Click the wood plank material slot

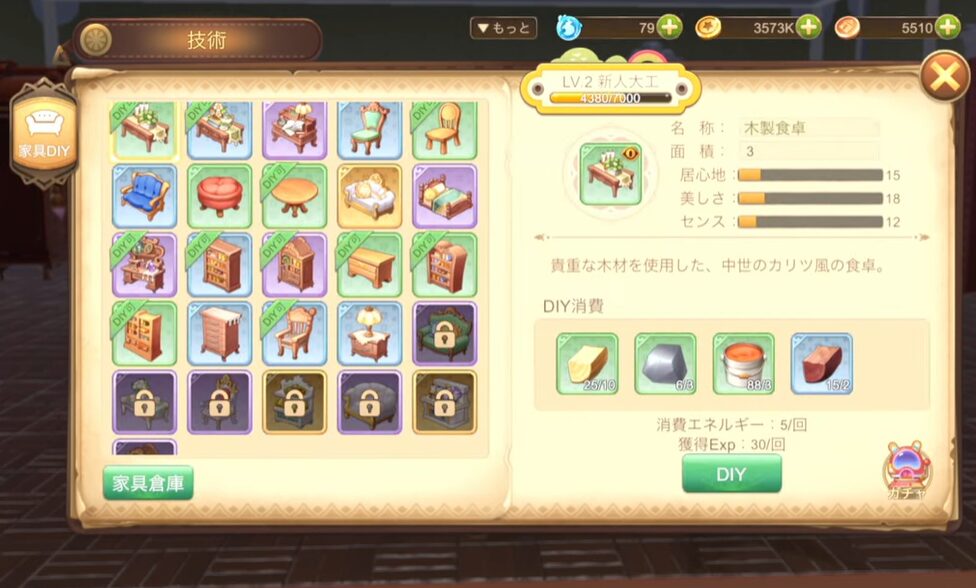coord(587,365)
